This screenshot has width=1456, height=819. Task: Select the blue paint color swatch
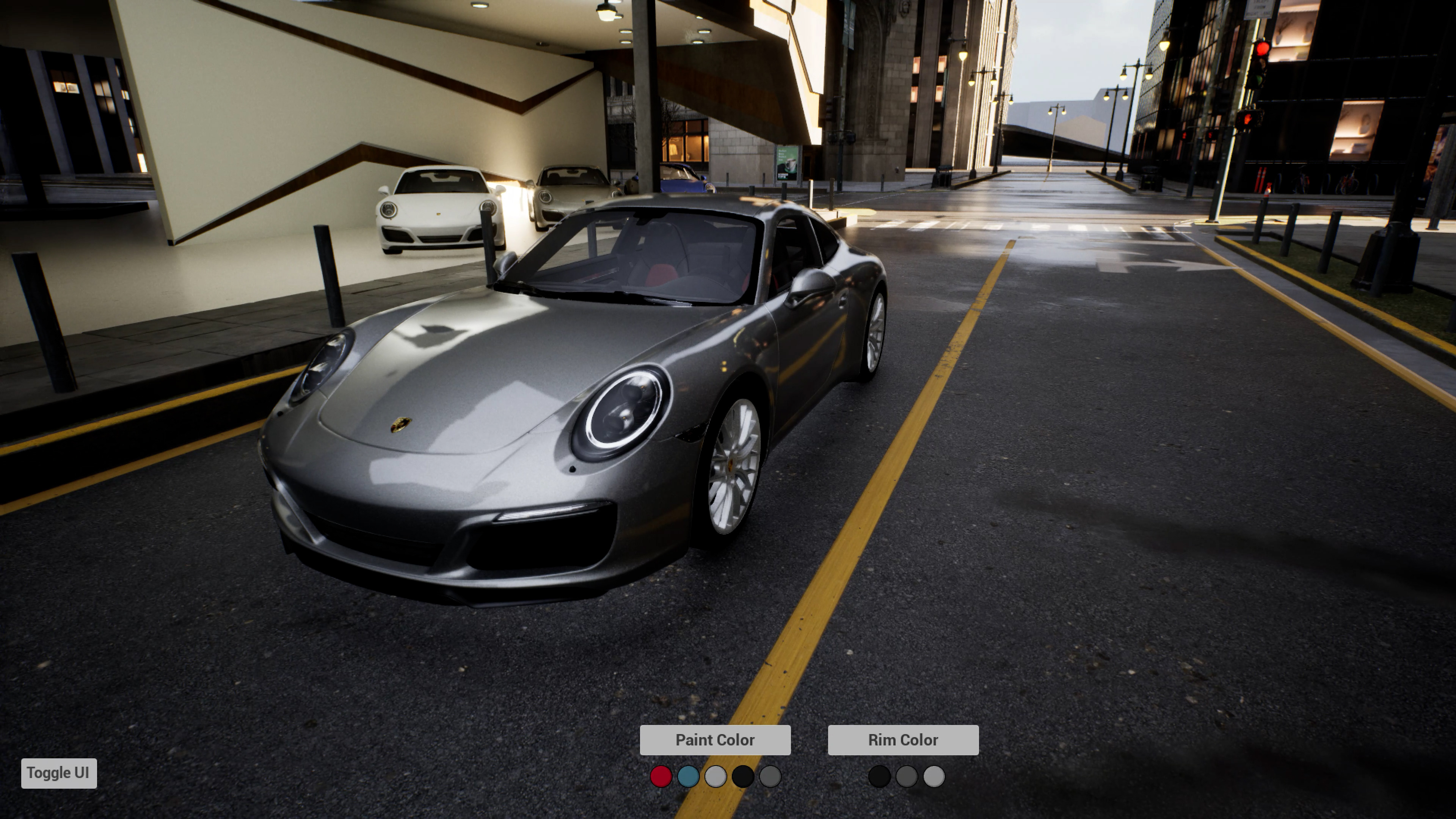tap(688, 777)
